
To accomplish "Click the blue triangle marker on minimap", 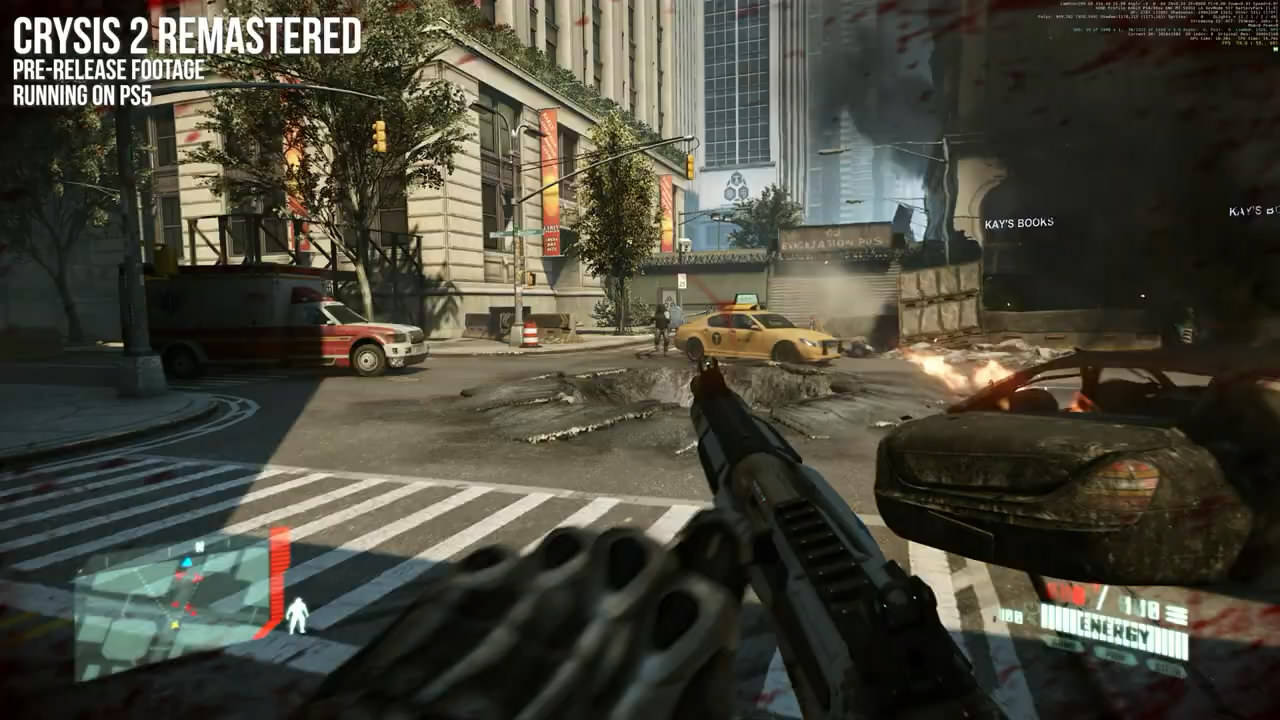I will 186,563.
